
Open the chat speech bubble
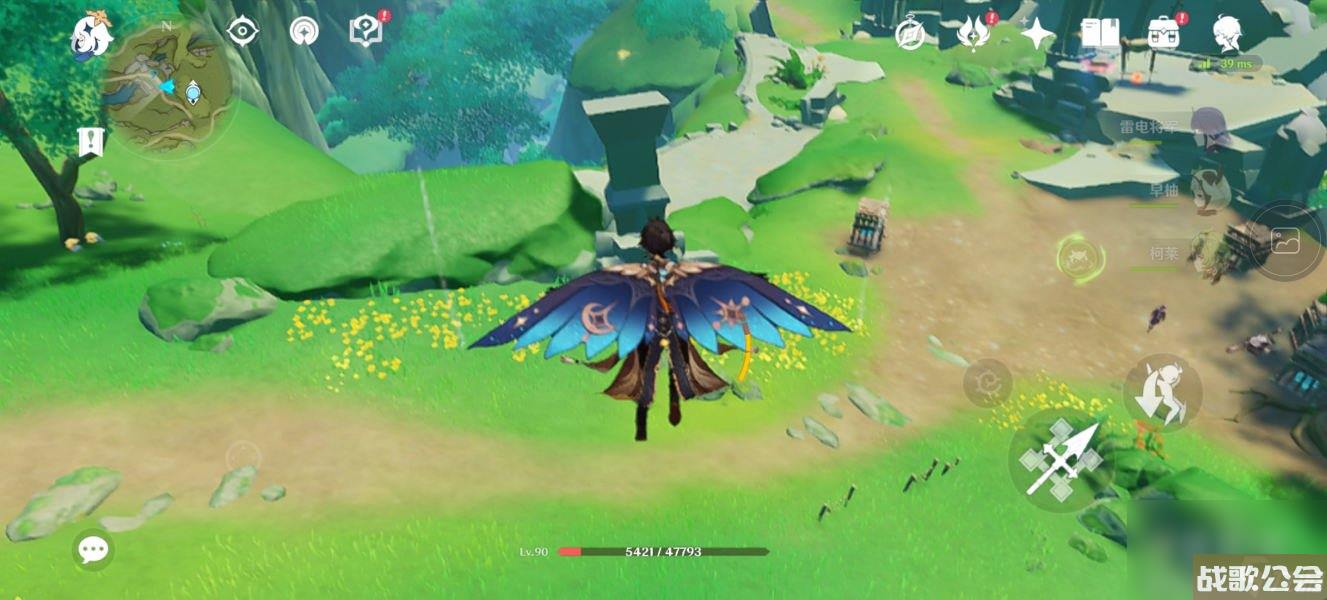[x=93, y=549]
